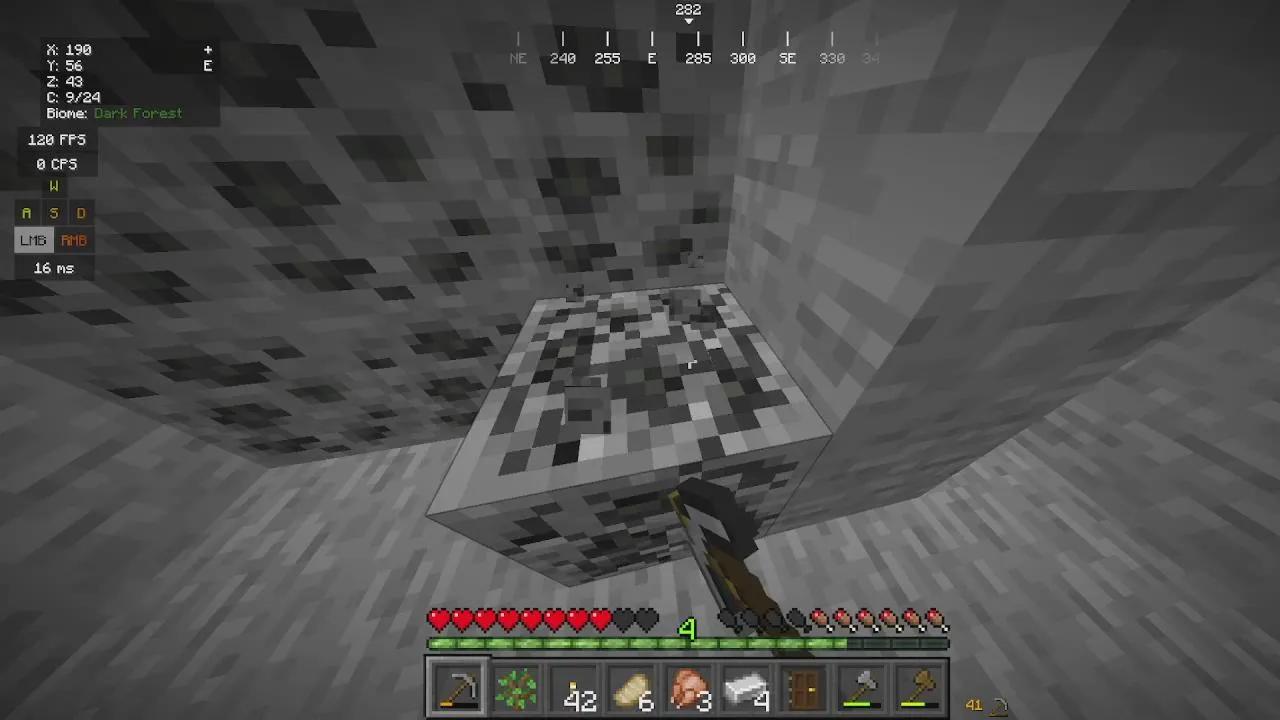Click the E marker on the compass bar
The image size is (1280, 720).
pos(652,58)
